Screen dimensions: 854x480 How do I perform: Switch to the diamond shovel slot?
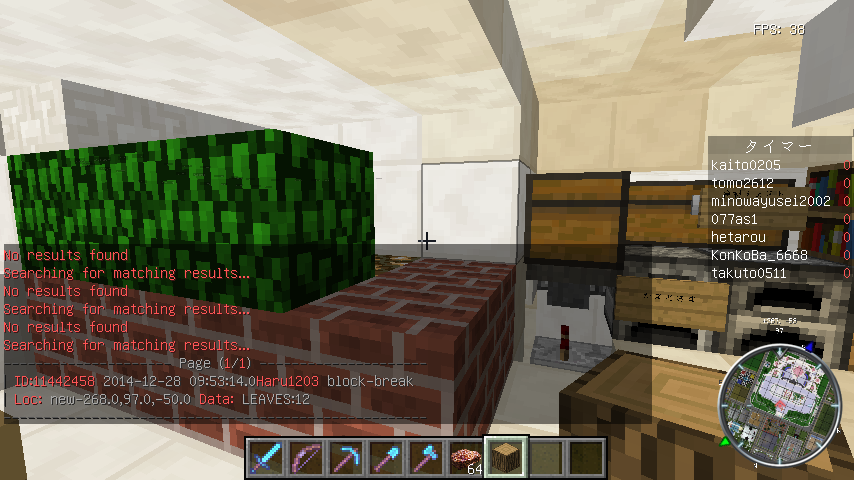coord(385,458)
